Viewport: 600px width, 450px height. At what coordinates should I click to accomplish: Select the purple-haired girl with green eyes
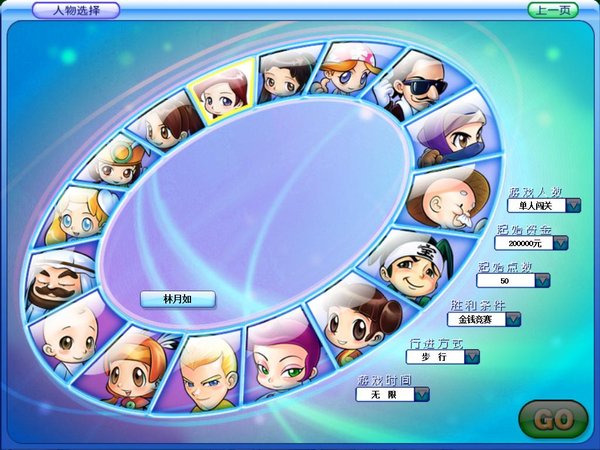pyautogui.click(x=281, y=358)
